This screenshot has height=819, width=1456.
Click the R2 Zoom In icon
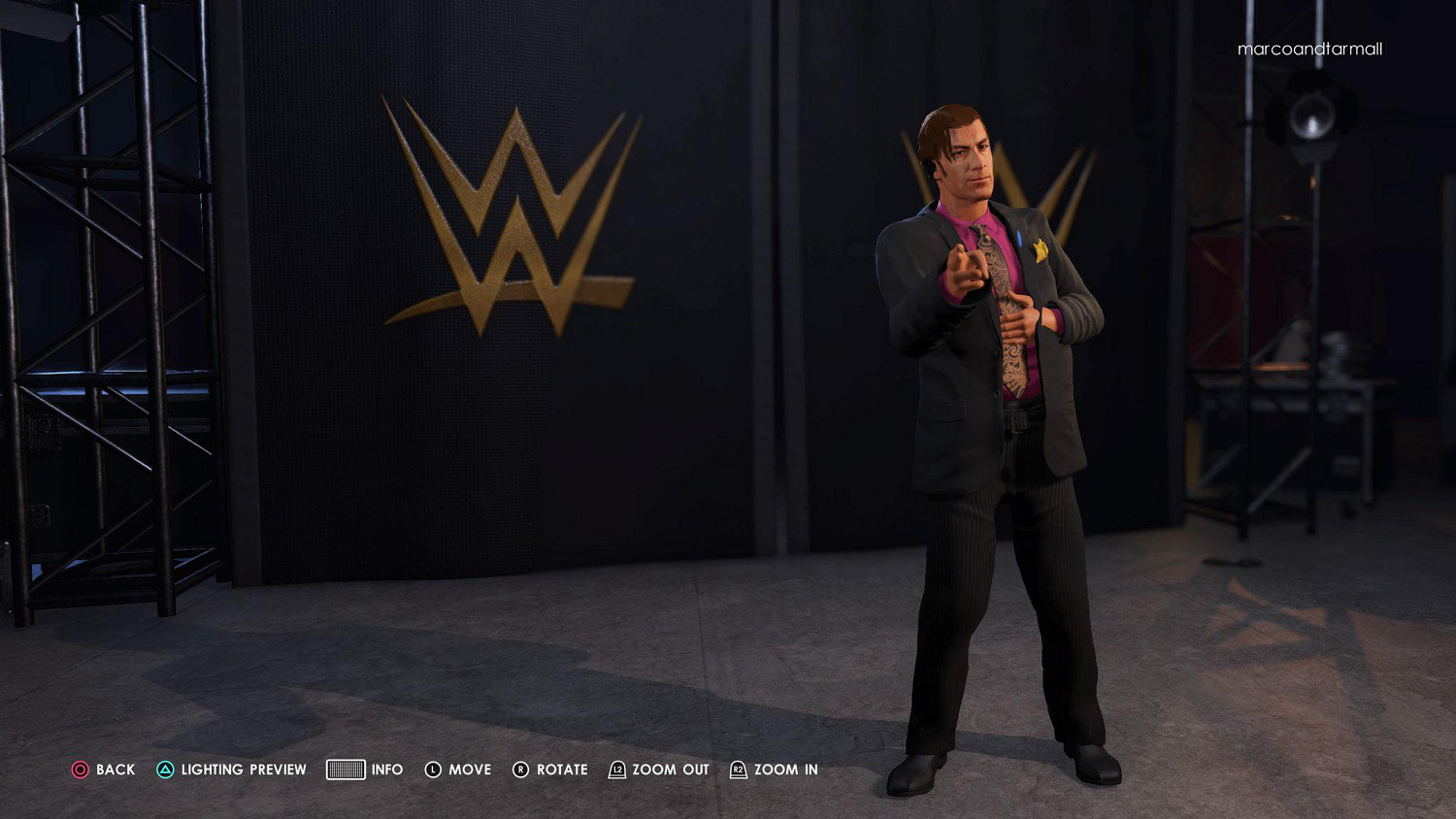(x=740, y=769)
